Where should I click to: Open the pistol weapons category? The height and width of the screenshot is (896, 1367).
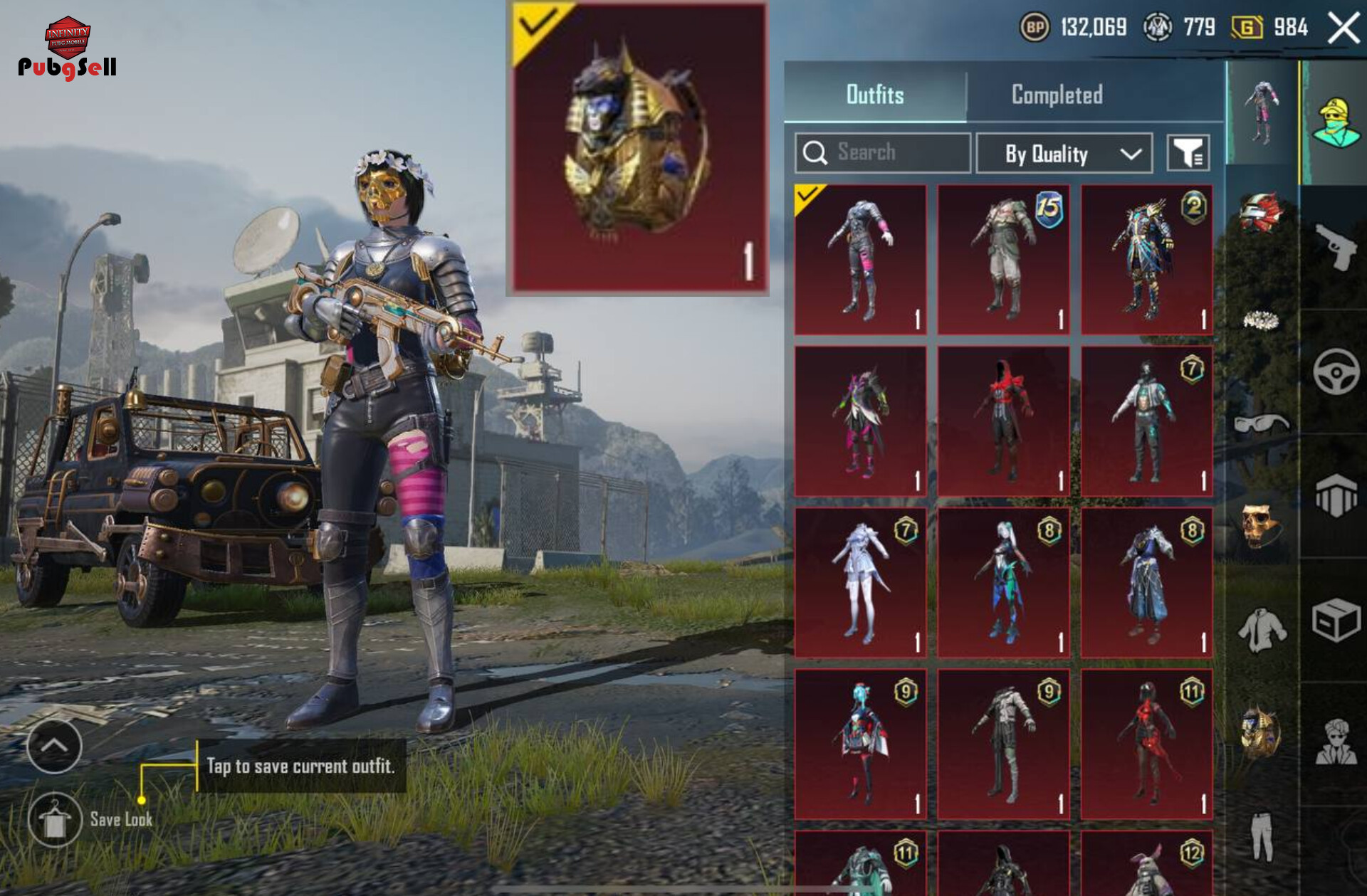[x=1335, y=246]
